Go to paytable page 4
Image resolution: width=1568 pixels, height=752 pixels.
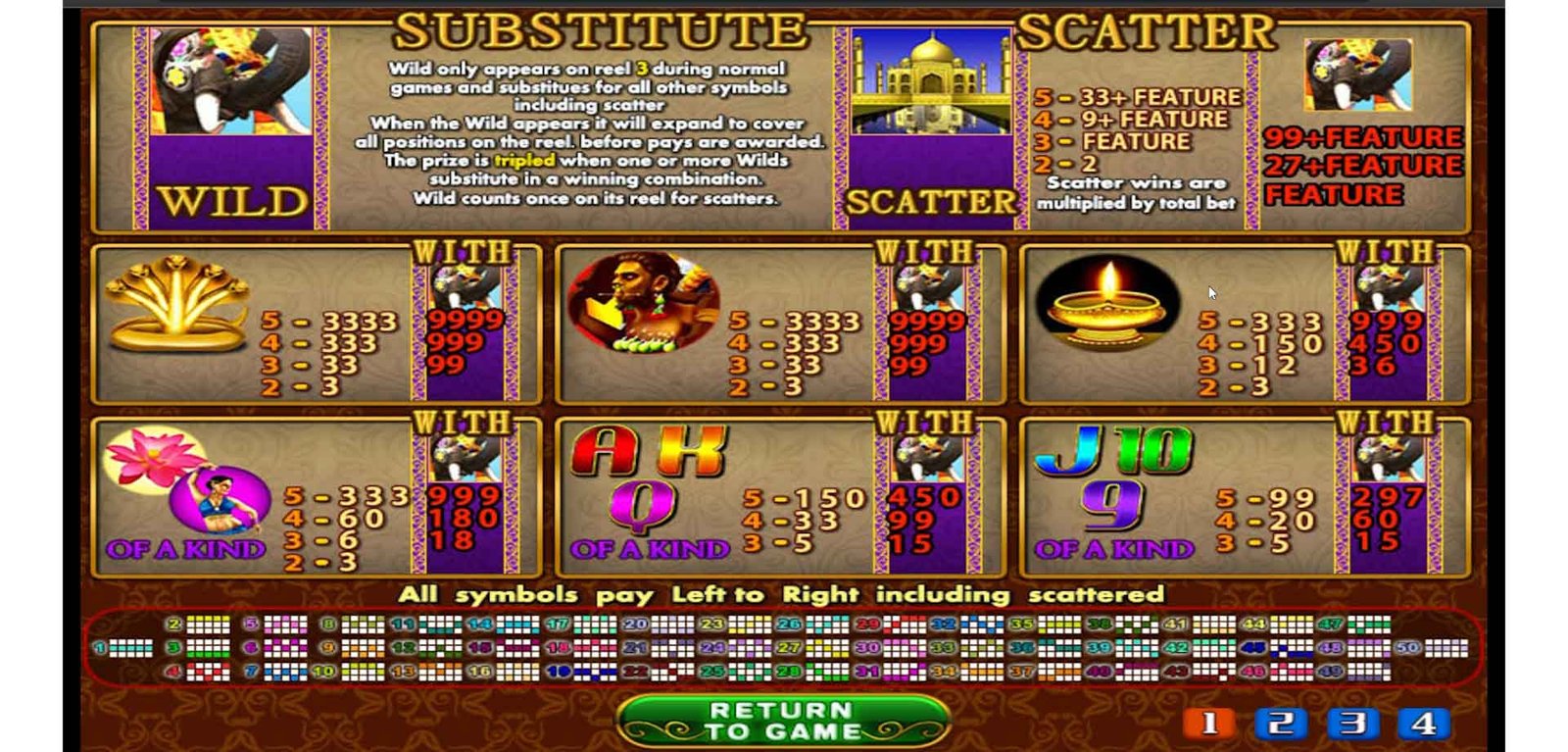tap(1424, 724)
